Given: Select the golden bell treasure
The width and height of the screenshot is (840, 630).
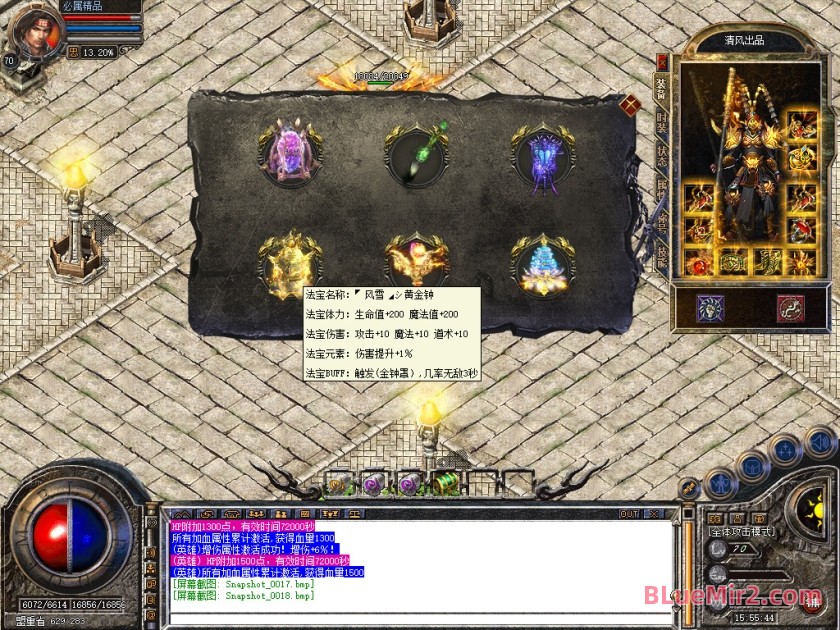Looking at the screenshot, I should pos(290,263).
